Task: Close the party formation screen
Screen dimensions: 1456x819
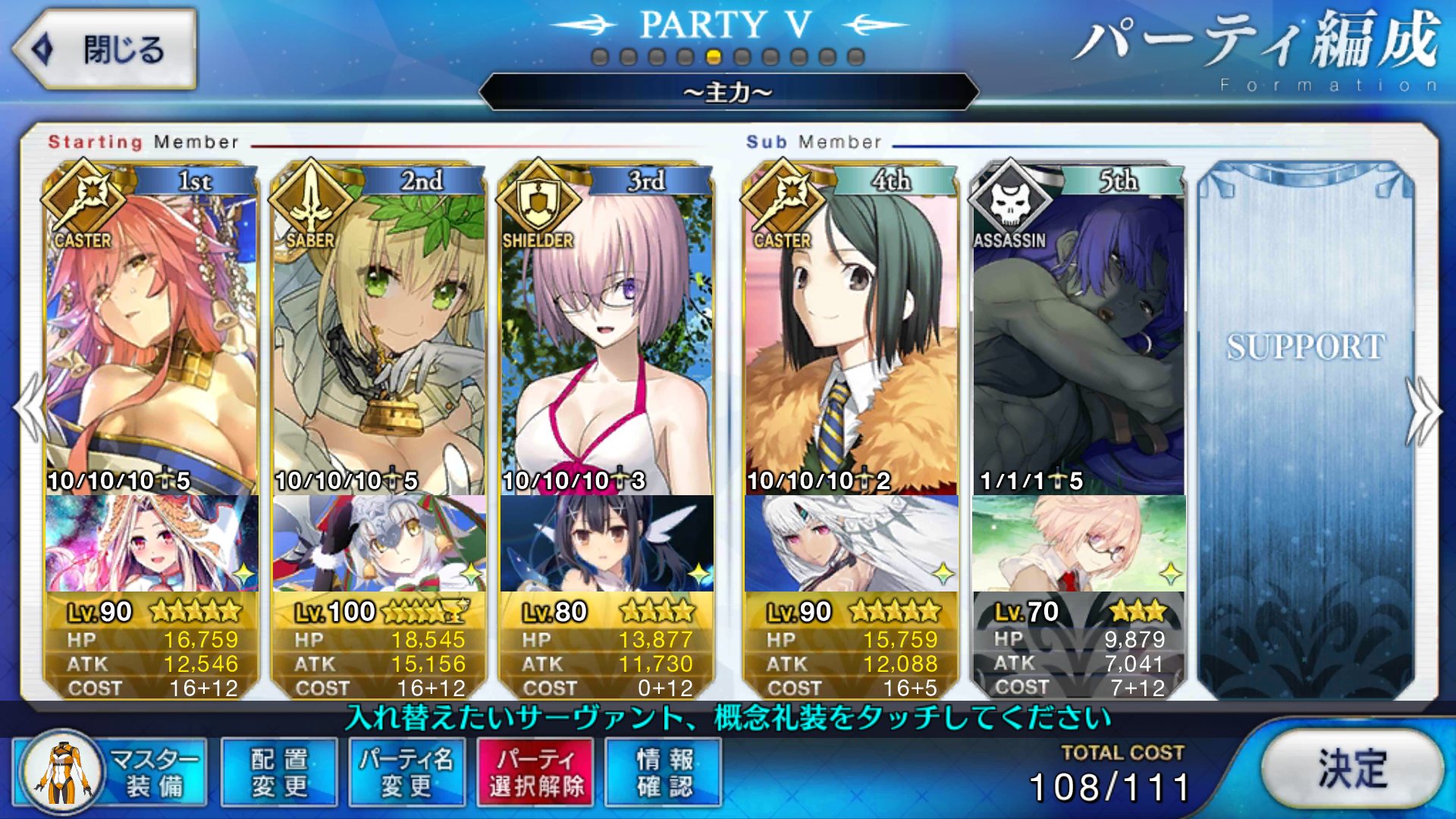Action: tap(105, 50)
